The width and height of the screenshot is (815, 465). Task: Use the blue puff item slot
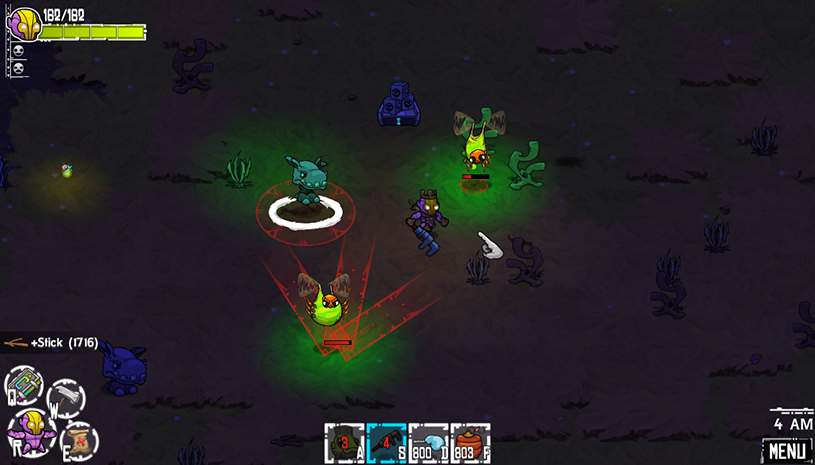428,443
